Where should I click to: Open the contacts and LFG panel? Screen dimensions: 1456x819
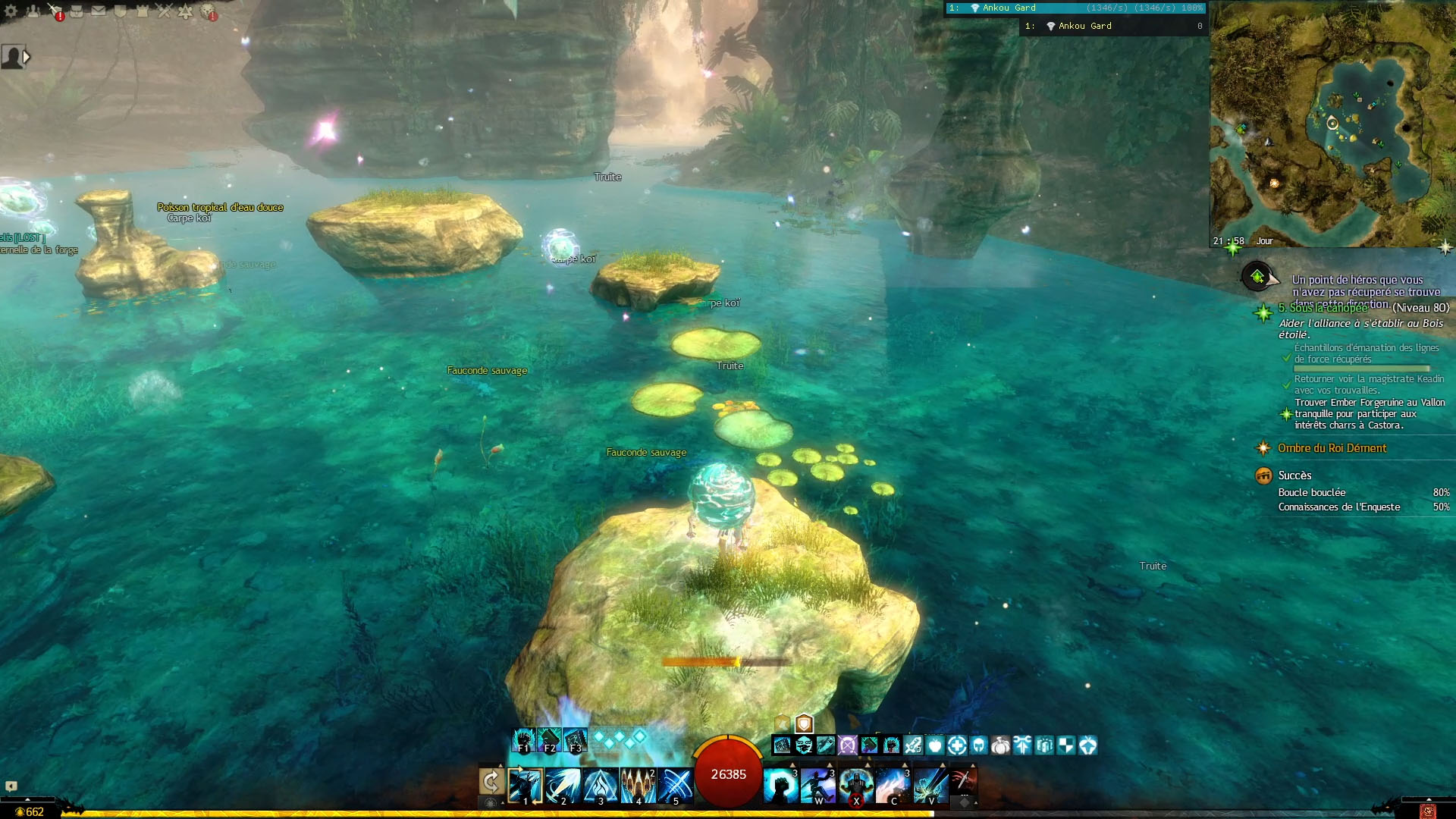(33, 11)
